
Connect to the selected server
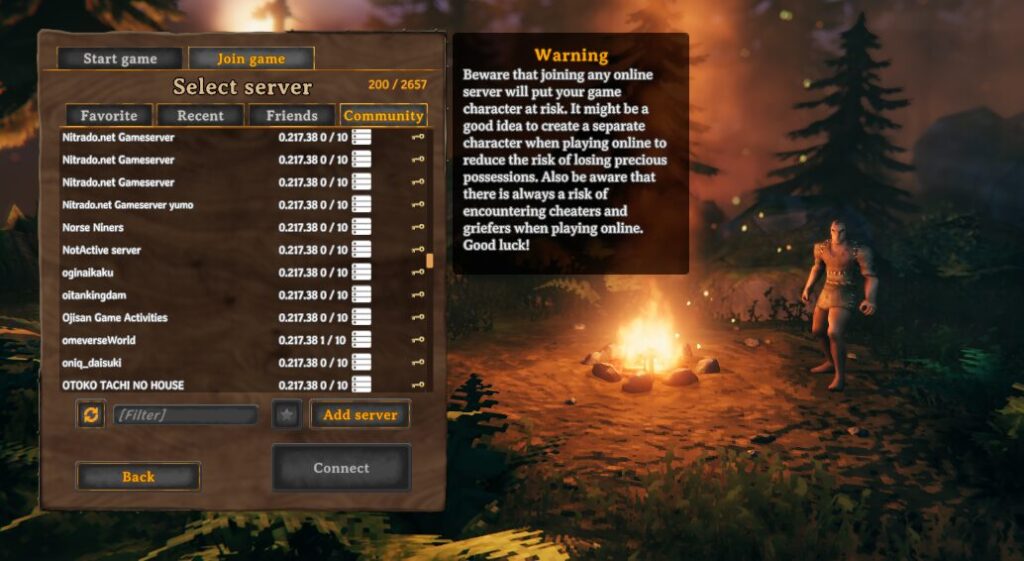tap(341, 467)
